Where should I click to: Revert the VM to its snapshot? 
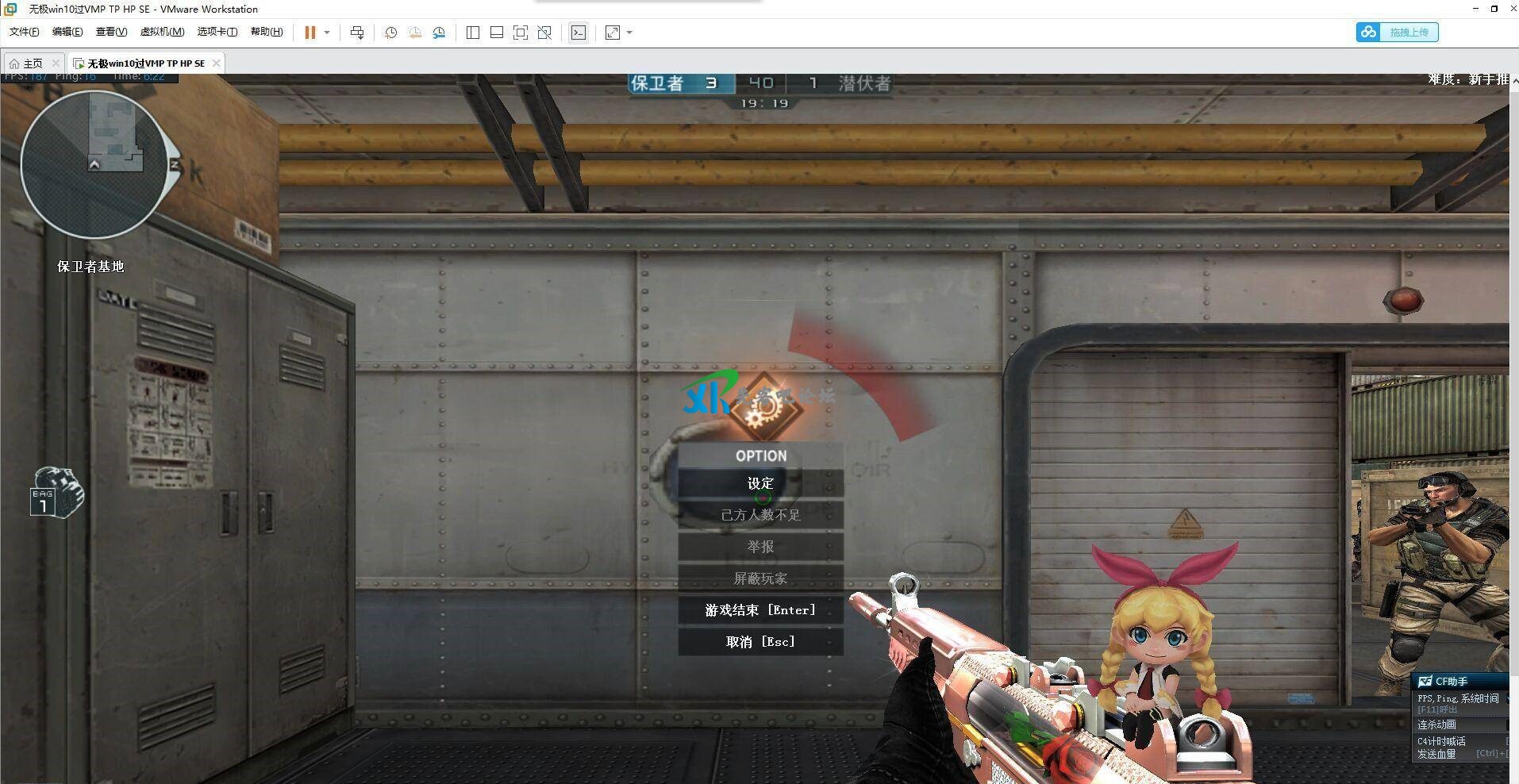point(414,33)
